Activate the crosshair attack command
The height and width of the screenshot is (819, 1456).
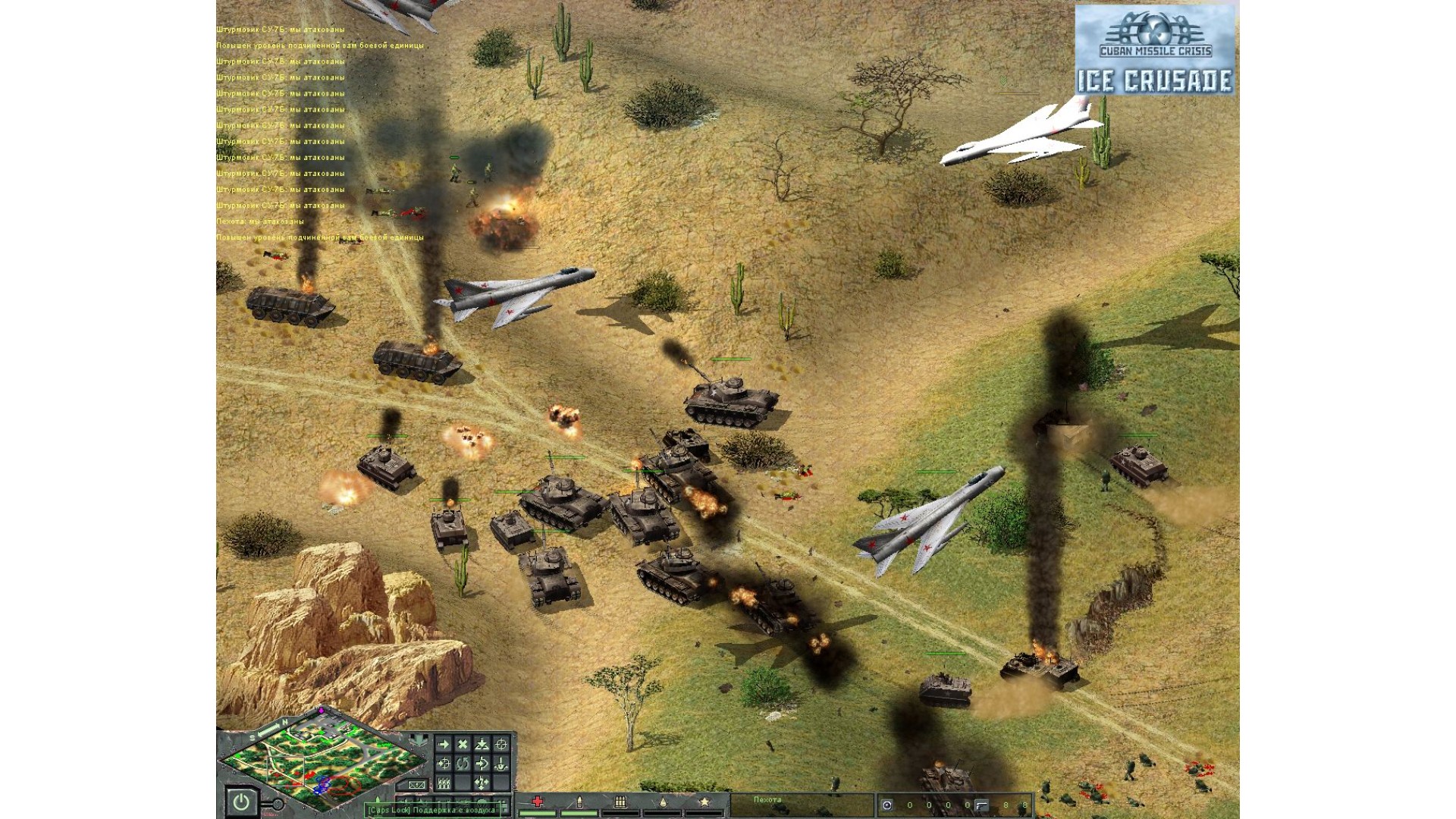tap(501, 744)
